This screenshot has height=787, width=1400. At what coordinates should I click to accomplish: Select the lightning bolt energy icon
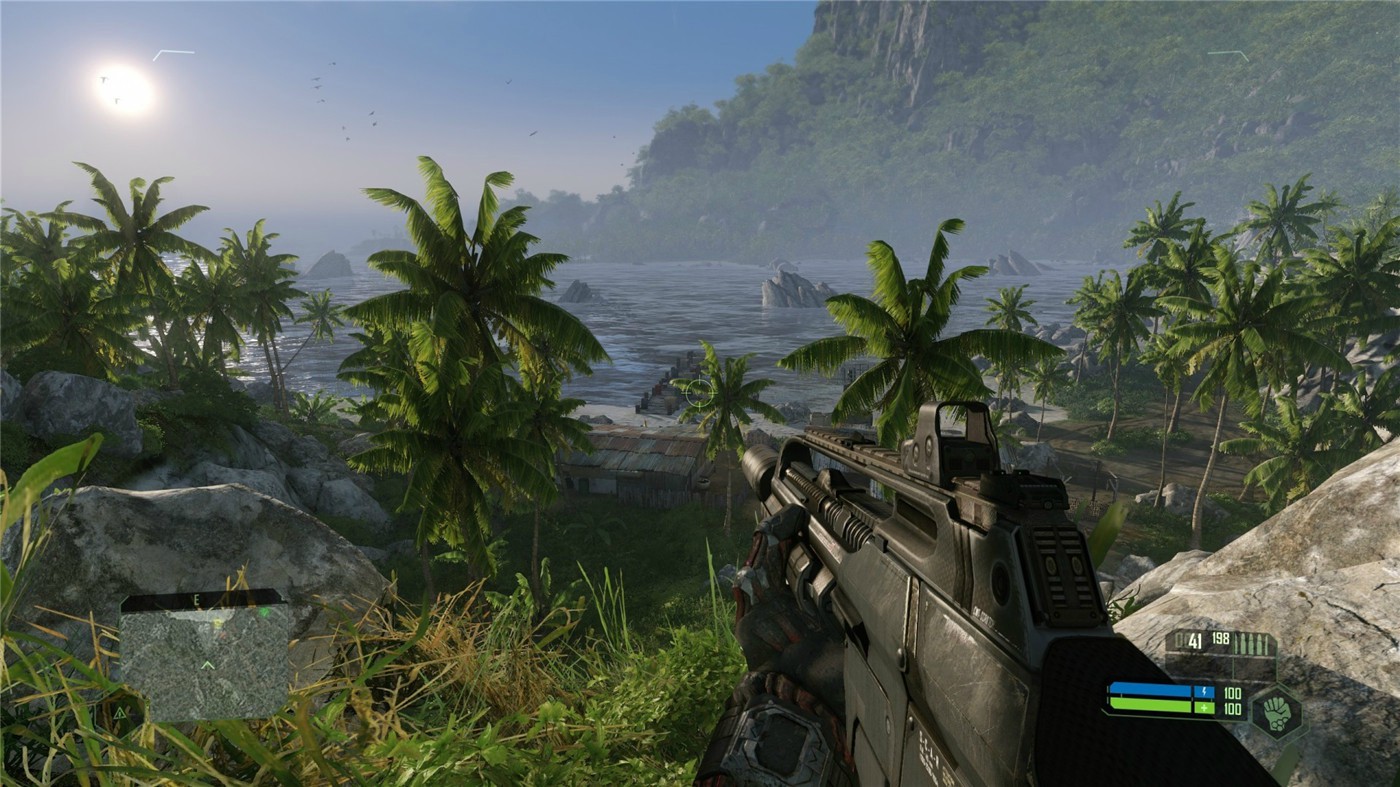click(1204, 691)
